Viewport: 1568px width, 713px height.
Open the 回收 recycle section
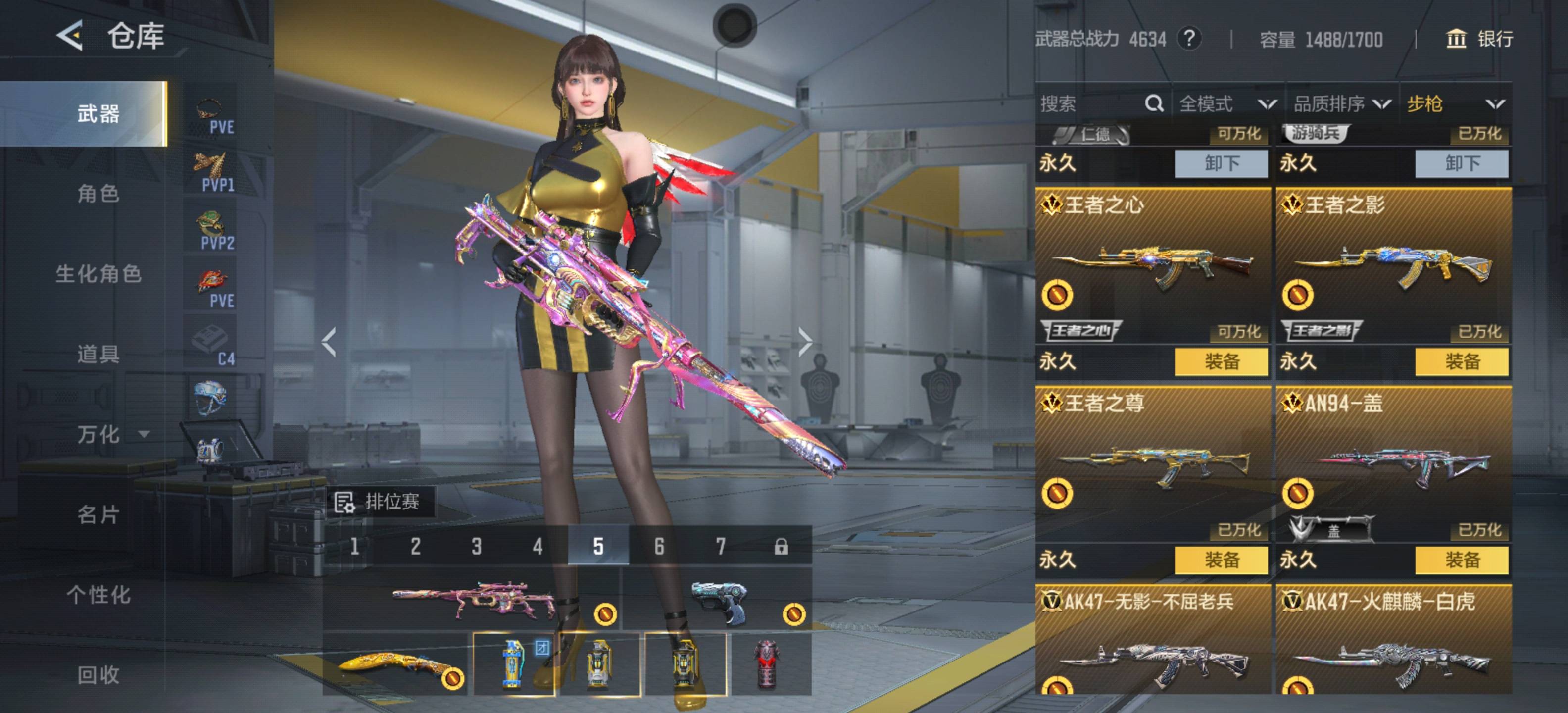(98, 675)
